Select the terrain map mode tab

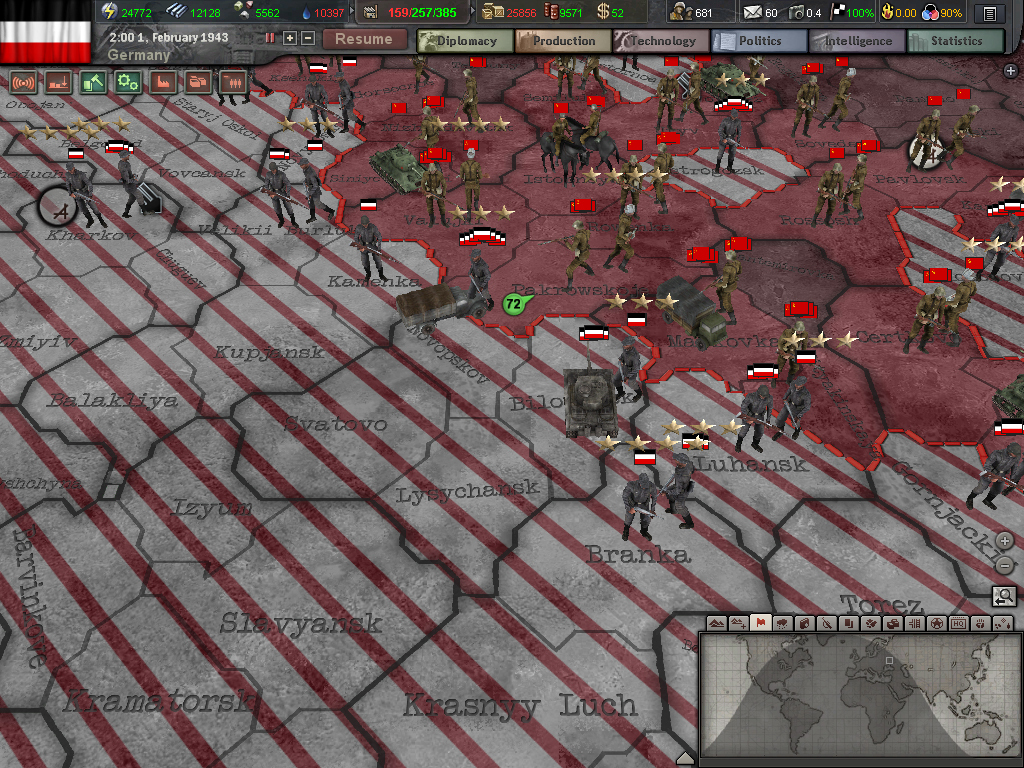coord(716,623)
